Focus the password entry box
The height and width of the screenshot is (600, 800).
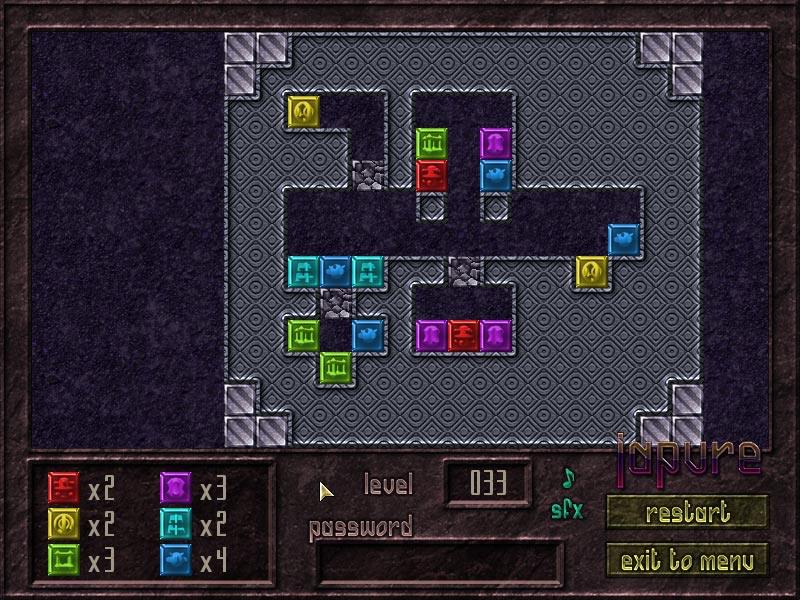pos(439,563)
